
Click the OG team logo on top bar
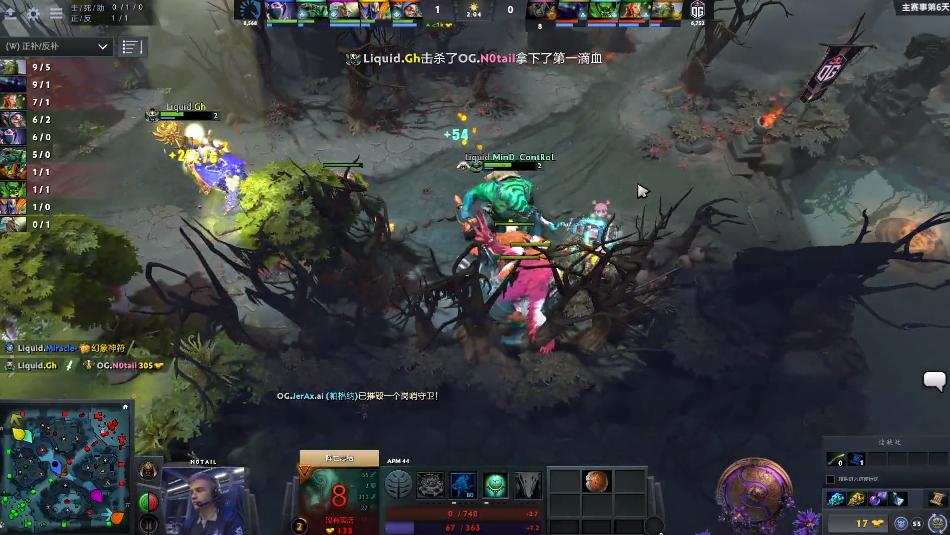click(697, 11)
